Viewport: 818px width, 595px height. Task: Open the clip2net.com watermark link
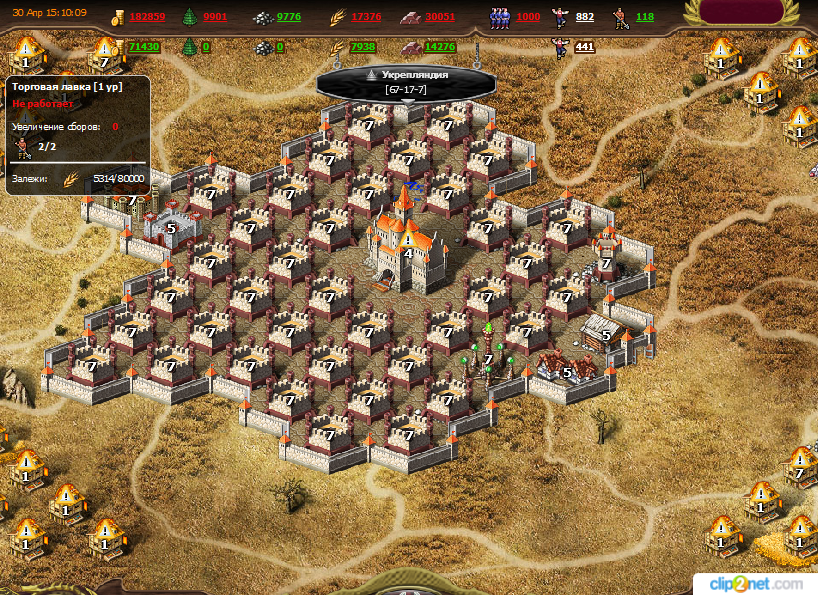[x=755, y=582]
